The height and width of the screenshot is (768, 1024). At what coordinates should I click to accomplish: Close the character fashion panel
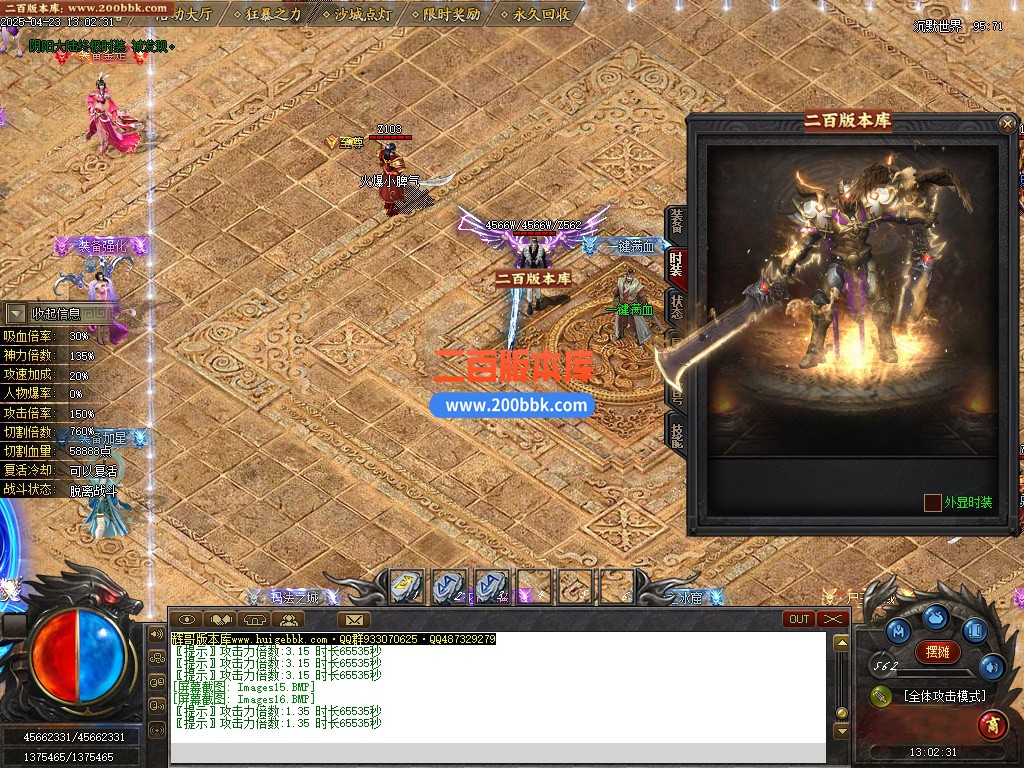[1007, 124]
